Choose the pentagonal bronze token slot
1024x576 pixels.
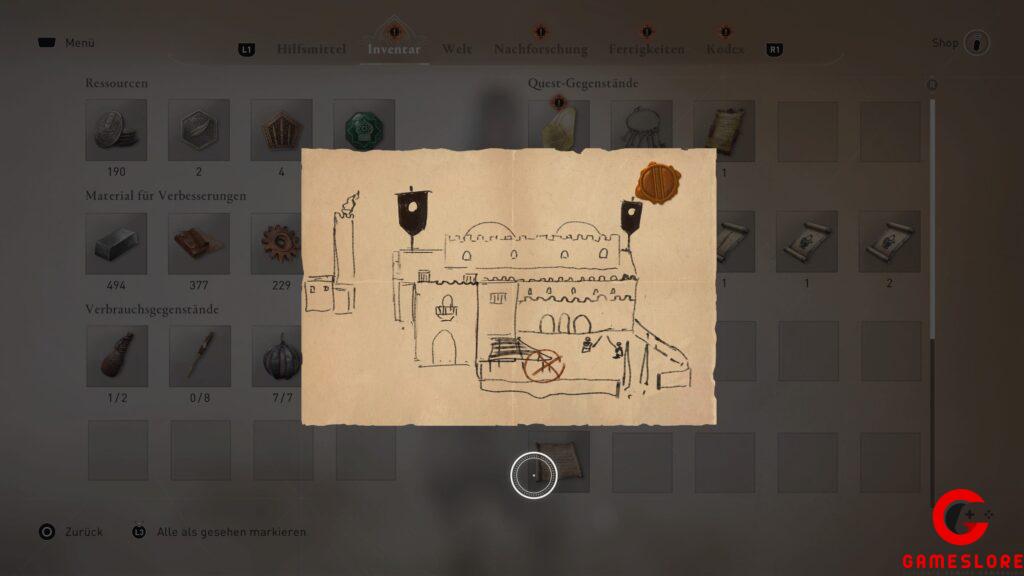click(x=280, y=129)
